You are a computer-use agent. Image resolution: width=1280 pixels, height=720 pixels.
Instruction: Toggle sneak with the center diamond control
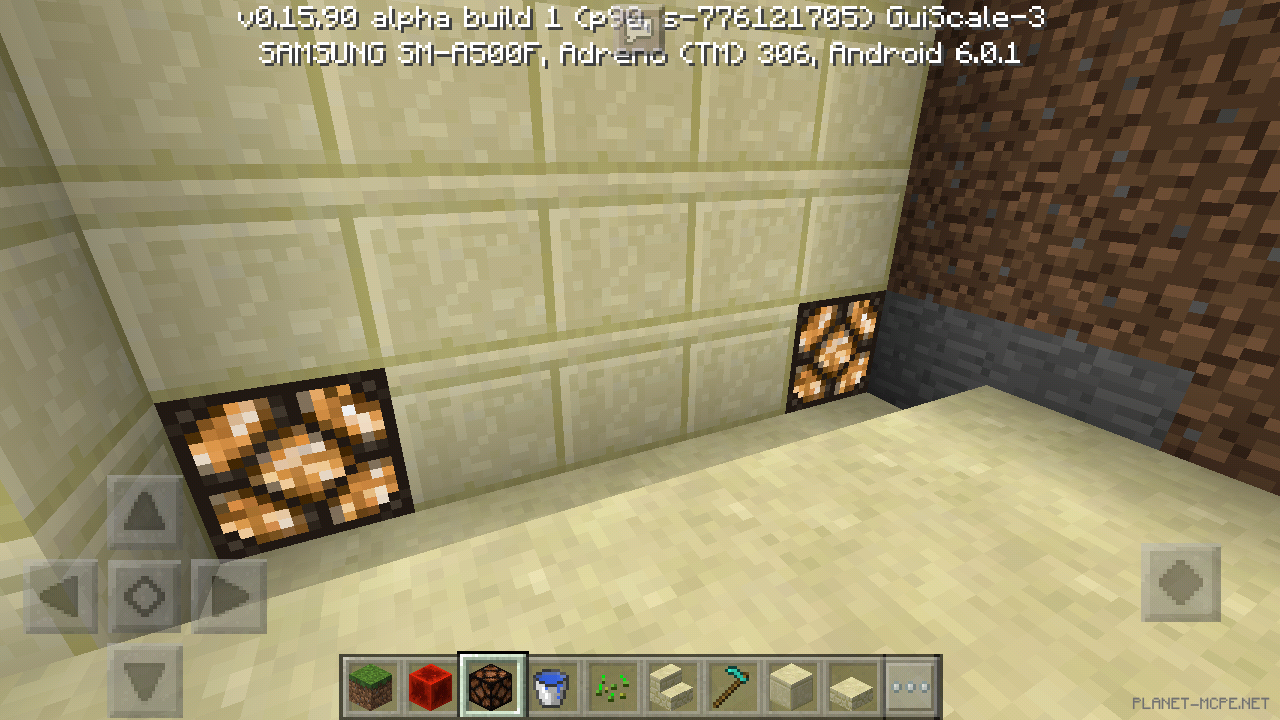coord(143,596)
